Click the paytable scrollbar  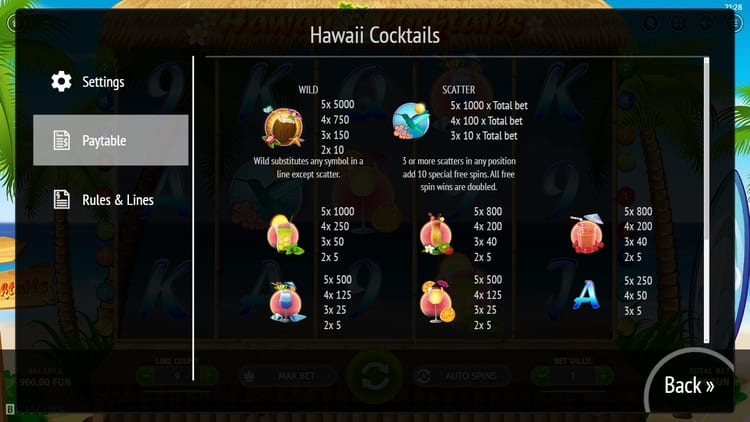pyautogui.click(x=707, y=150)
